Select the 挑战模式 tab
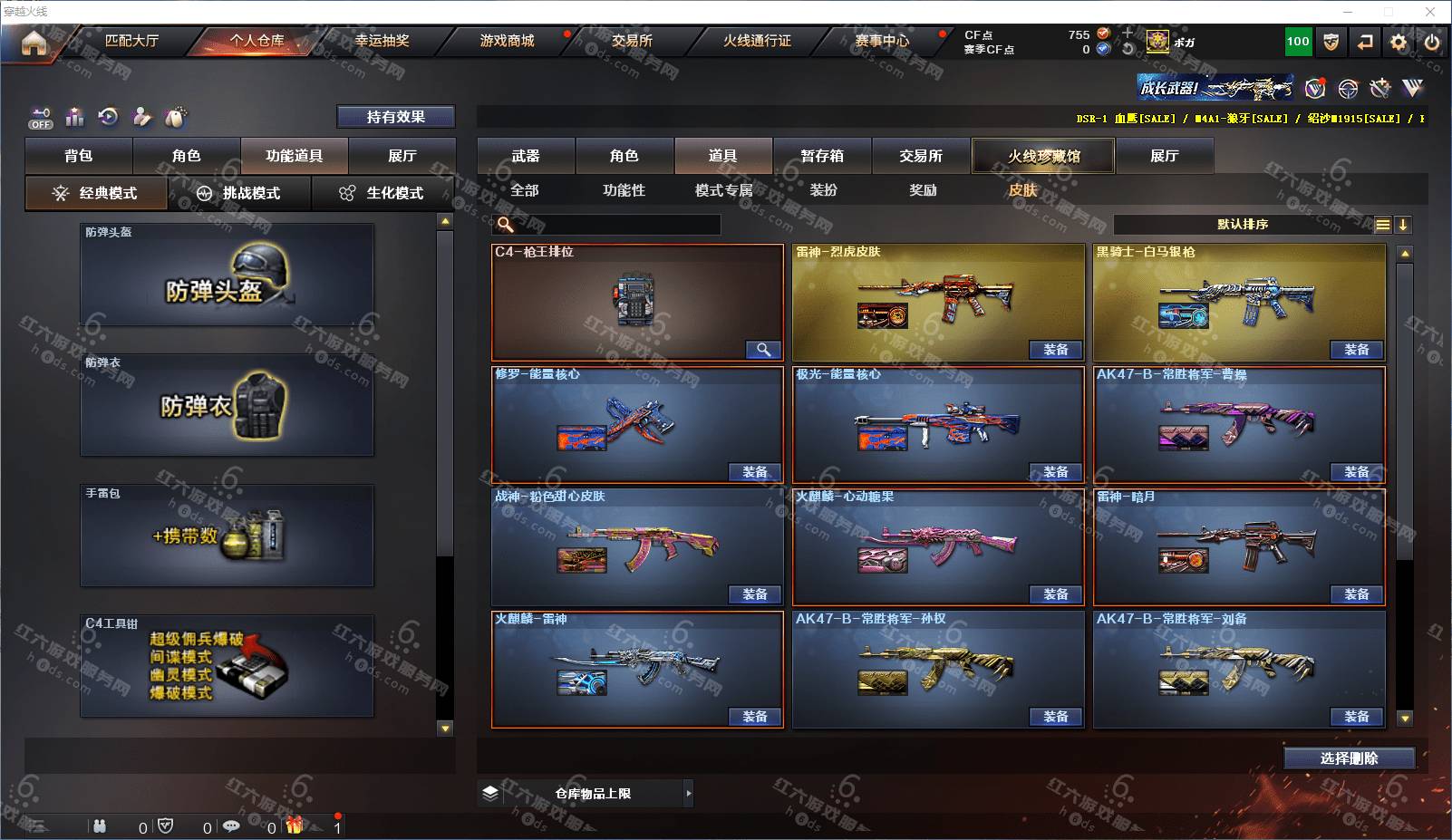Viewport: 1452px width, 840px height. coord(239,193)
